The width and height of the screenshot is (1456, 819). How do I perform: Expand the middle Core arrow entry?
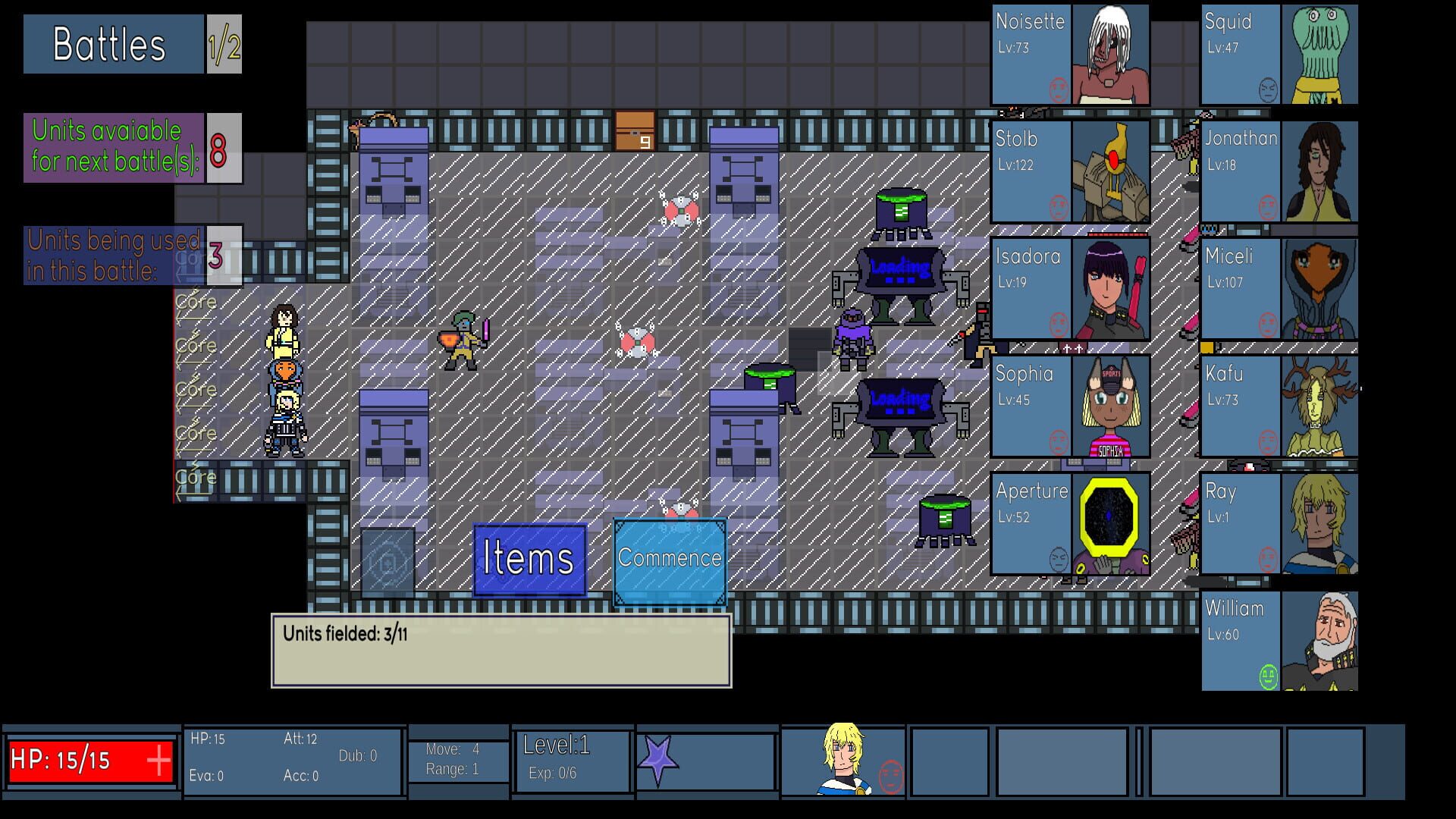pyautogui.click(x=196, y=390)
